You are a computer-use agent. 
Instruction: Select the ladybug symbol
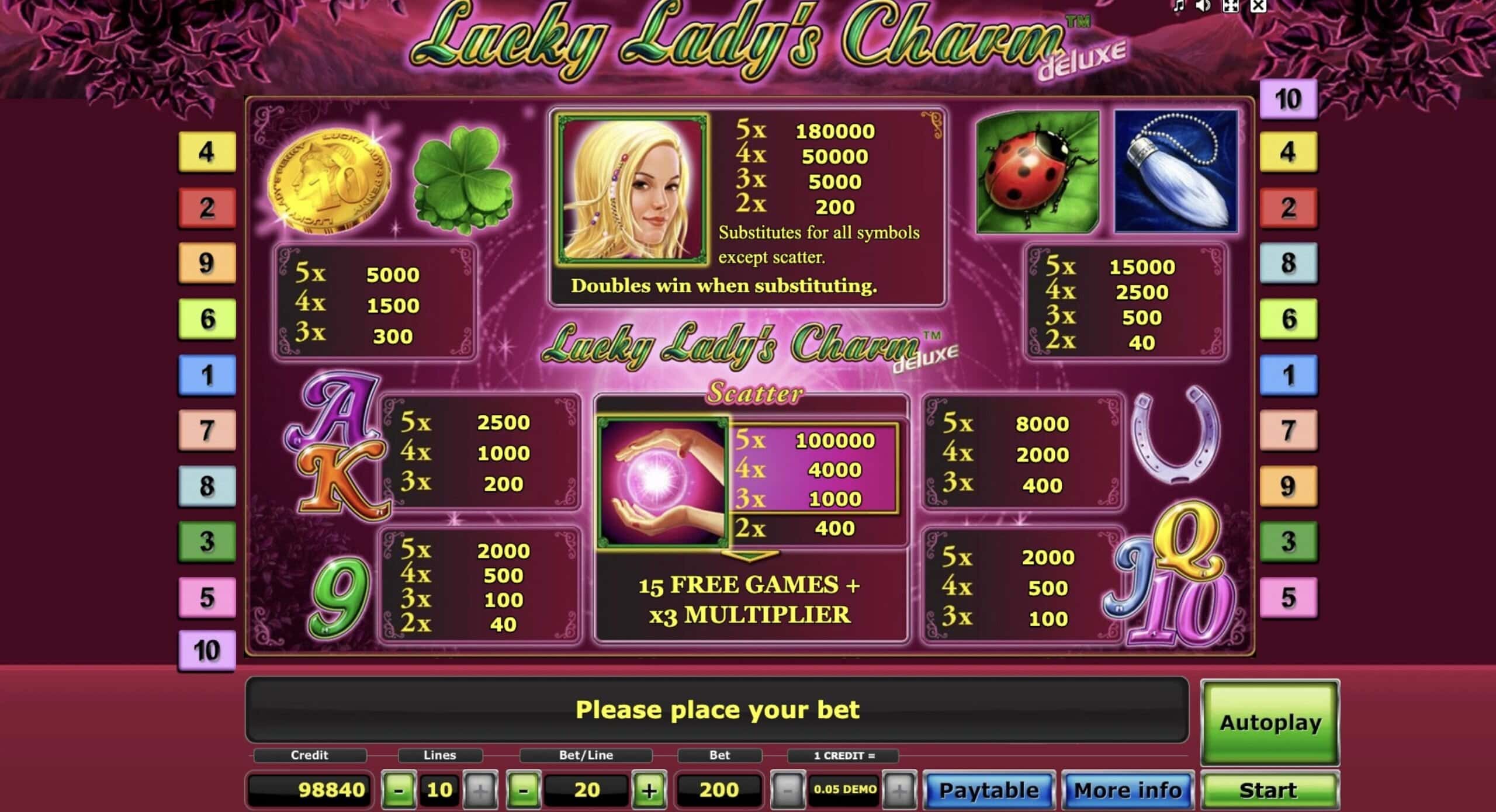click(x=1036, y=173)
